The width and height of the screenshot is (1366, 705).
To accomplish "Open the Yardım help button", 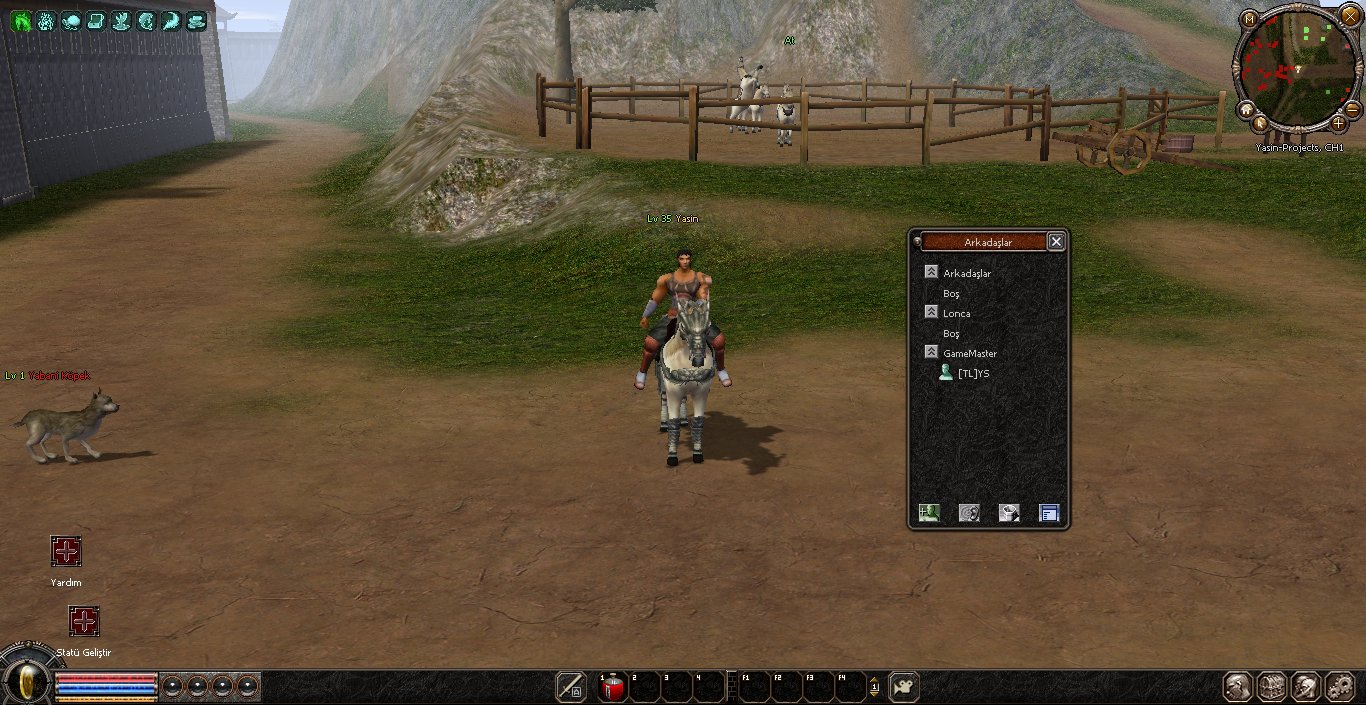I will pyautogui.click(x=66, y=551).
